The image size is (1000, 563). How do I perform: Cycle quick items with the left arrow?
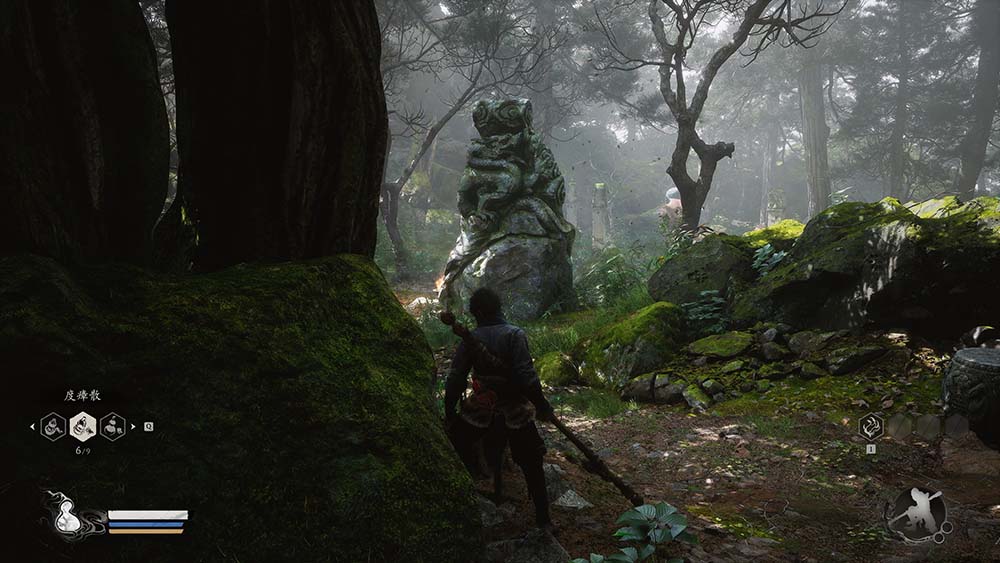[x=32, y=427]
